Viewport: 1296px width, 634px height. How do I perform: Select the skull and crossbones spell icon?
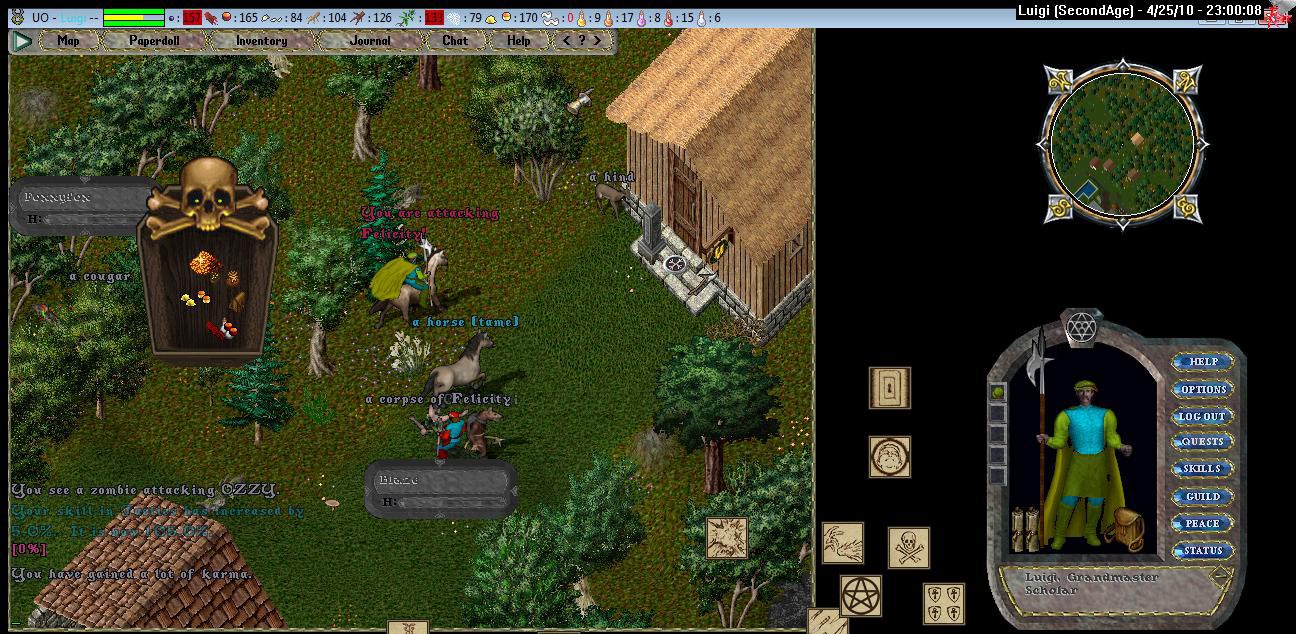pos(908,548)
